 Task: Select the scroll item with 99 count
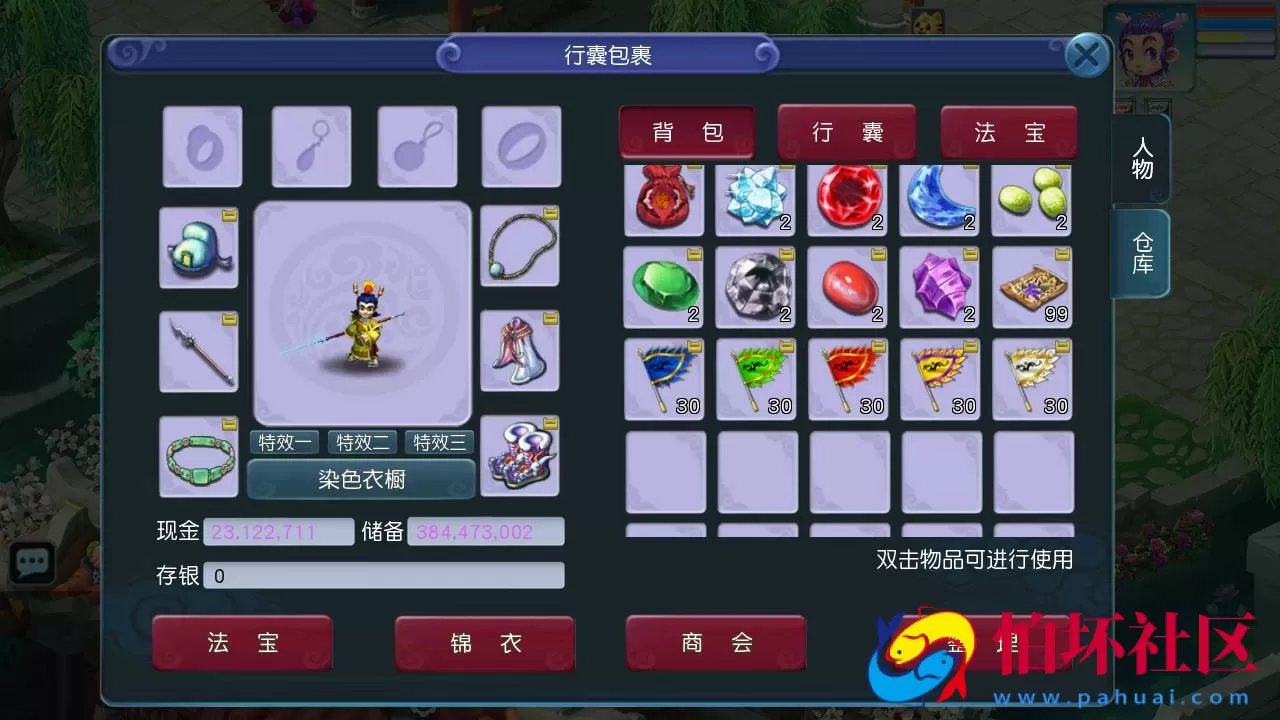click(1033, 287)
